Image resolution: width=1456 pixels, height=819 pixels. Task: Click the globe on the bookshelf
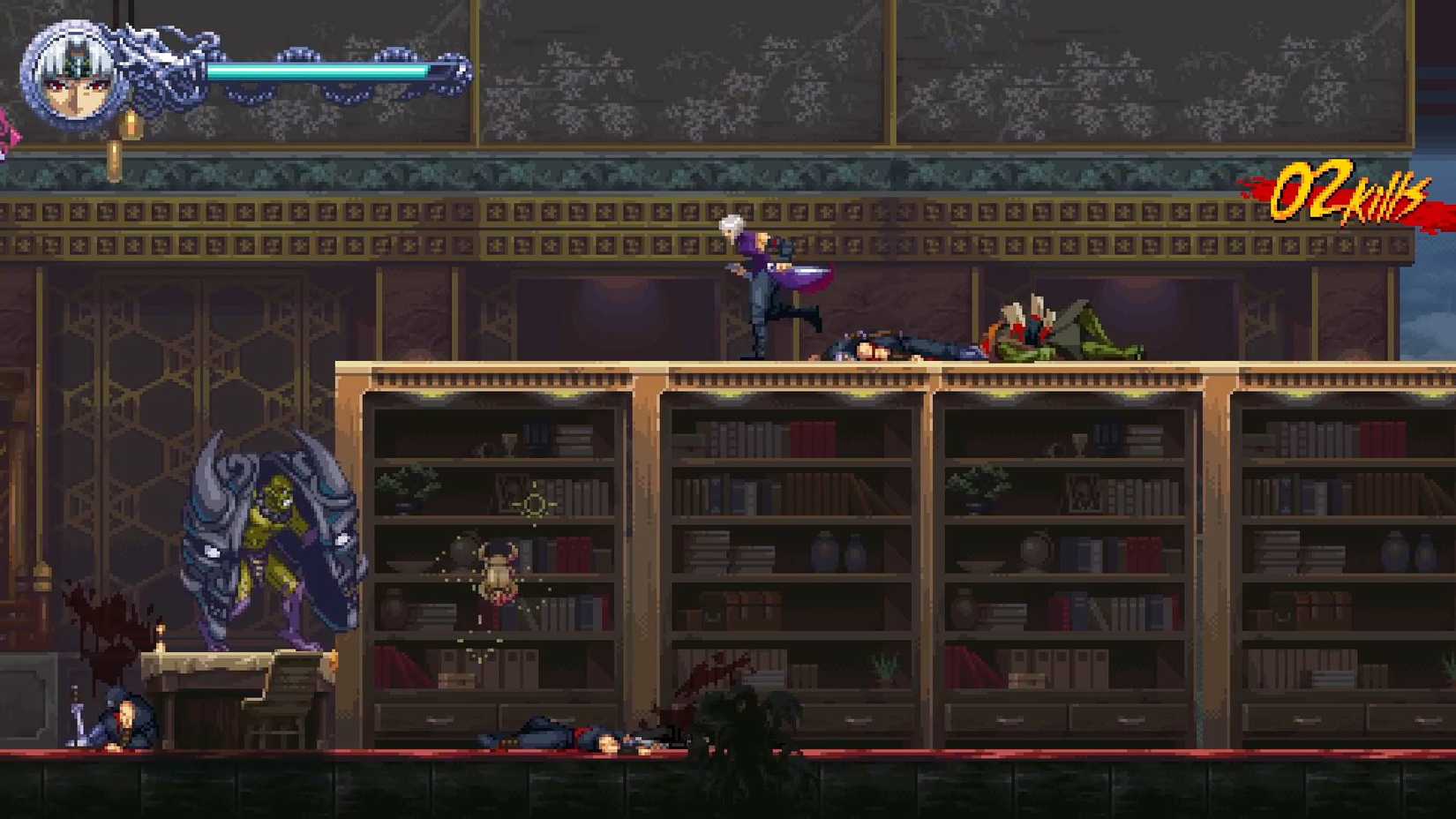point(1032,552)
